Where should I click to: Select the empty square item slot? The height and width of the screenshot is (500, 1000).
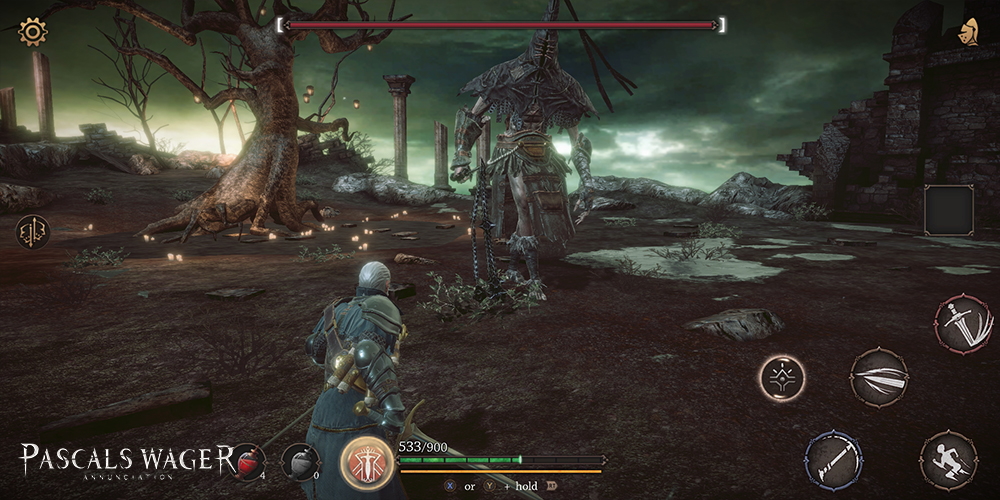(x=948, y=210)
